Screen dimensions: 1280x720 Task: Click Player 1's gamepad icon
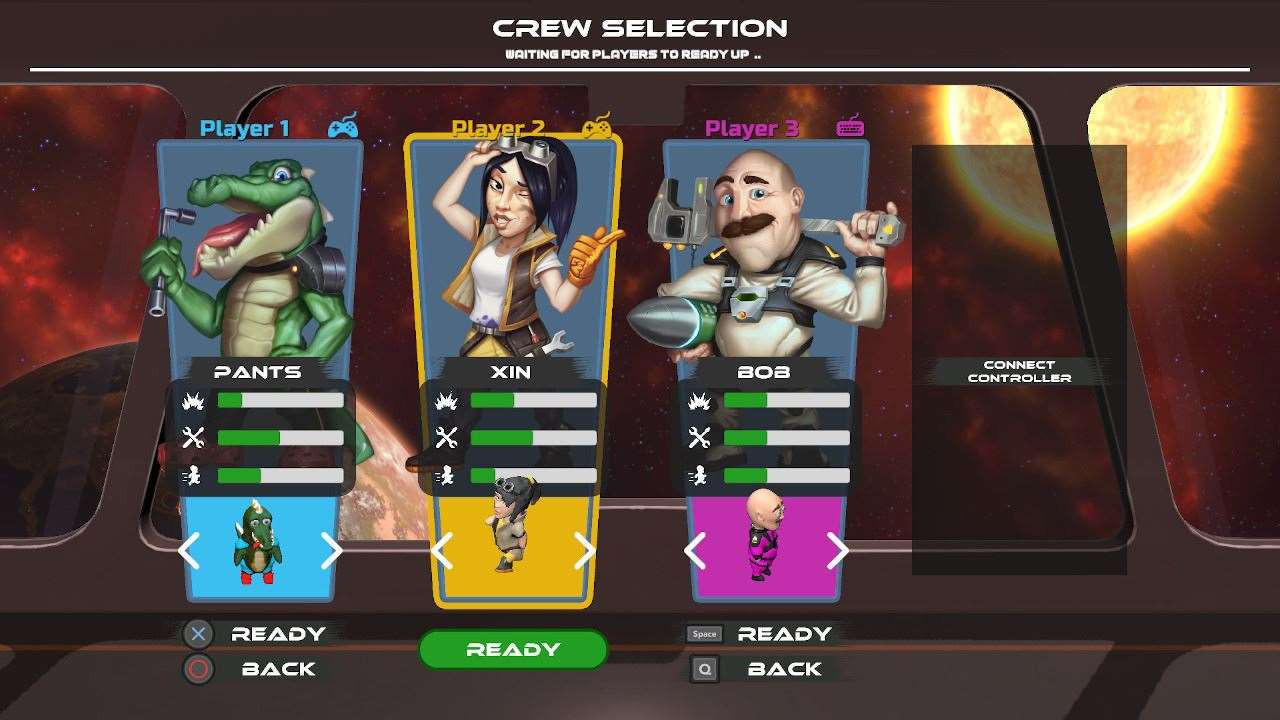[x=344, y=126]
